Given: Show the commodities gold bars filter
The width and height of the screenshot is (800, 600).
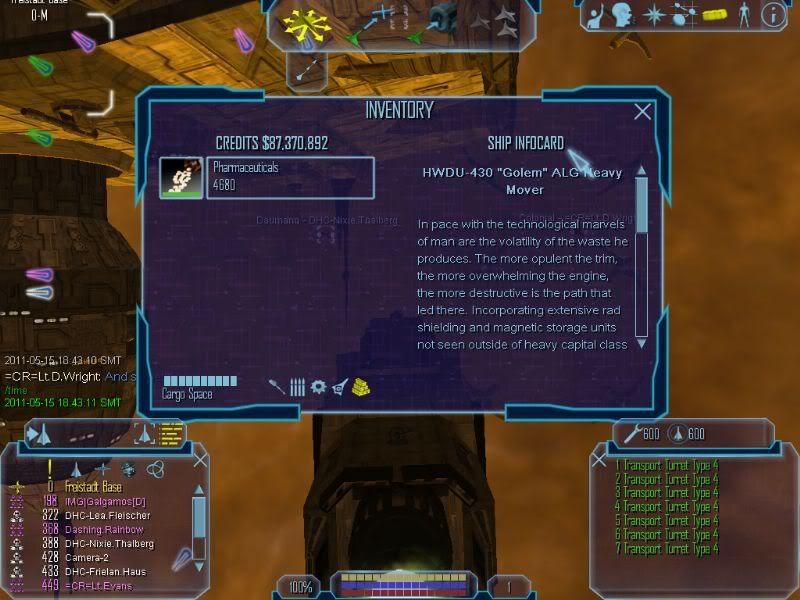Looking at the screenshot, I should (x=362, y=387).
